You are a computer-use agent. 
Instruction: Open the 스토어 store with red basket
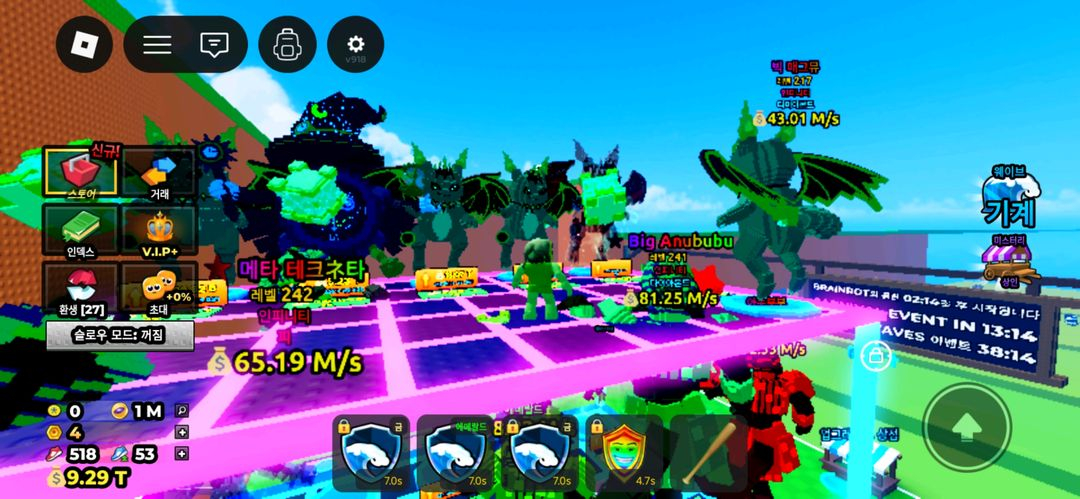pyautogui.click(x=80, y=172)
